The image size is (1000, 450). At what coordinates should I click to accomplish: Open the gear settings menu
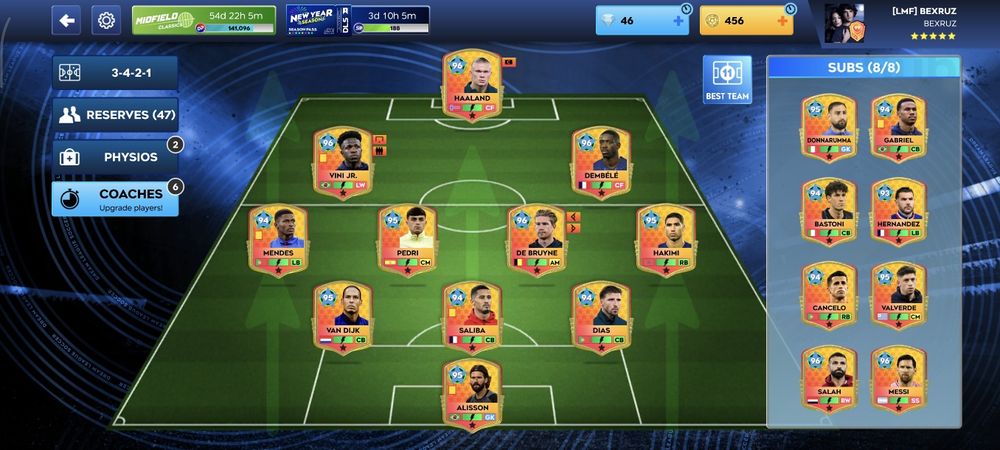pos(106,20)
